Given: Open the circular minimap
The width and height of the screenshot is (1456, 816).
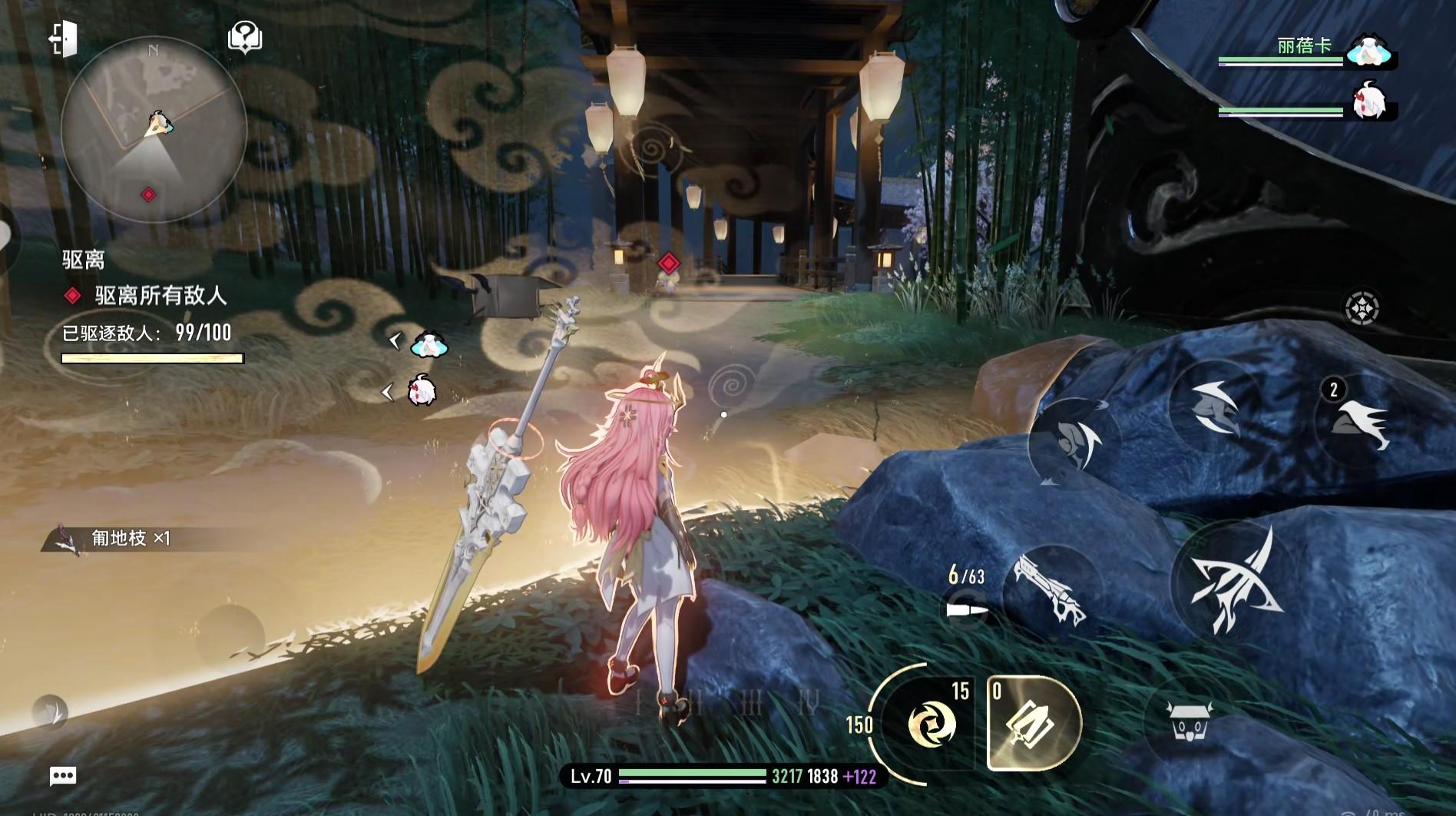Looking at the screenshot, I should pyautogui.click(x=154, y=129).
